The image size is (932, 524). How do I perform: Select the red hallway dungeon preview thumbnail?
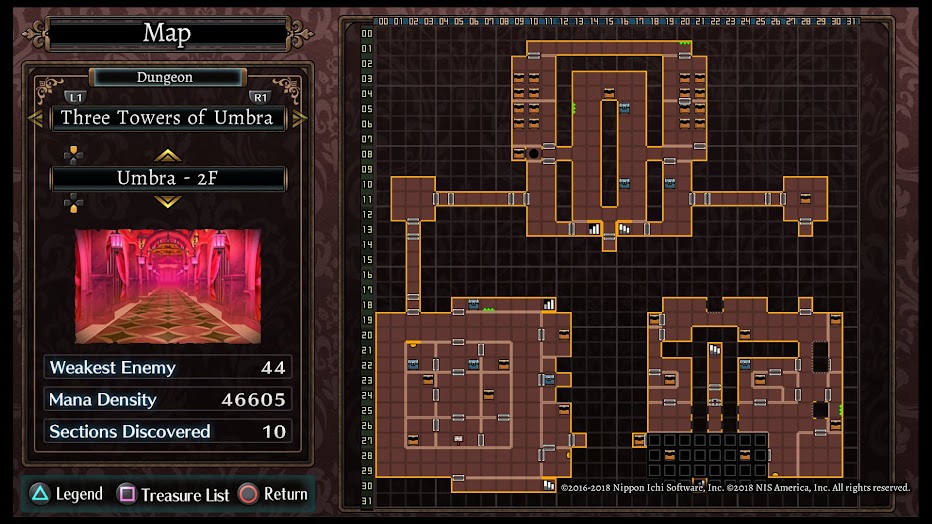[168, 286]
